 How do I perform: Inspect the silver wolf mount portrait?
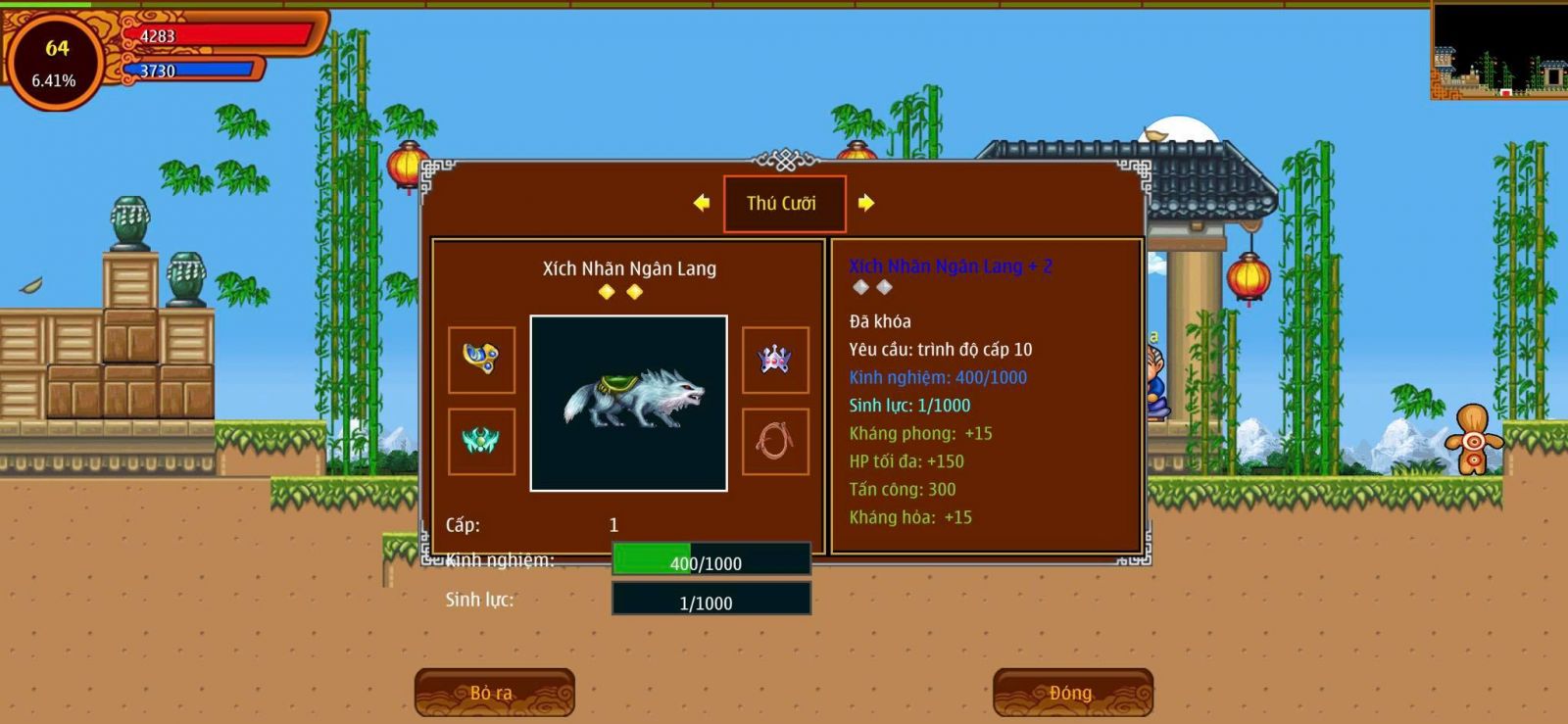coord(628,403)
